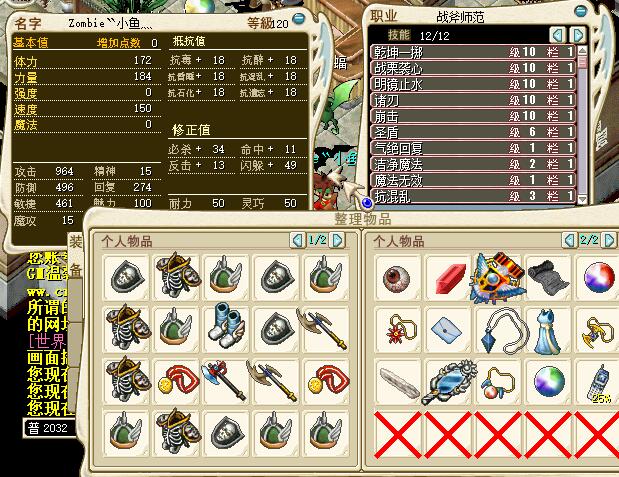Pick the ornate silver hand mirror
The image size is (619, 477).
pyautogui.click(x=448, y=380)
